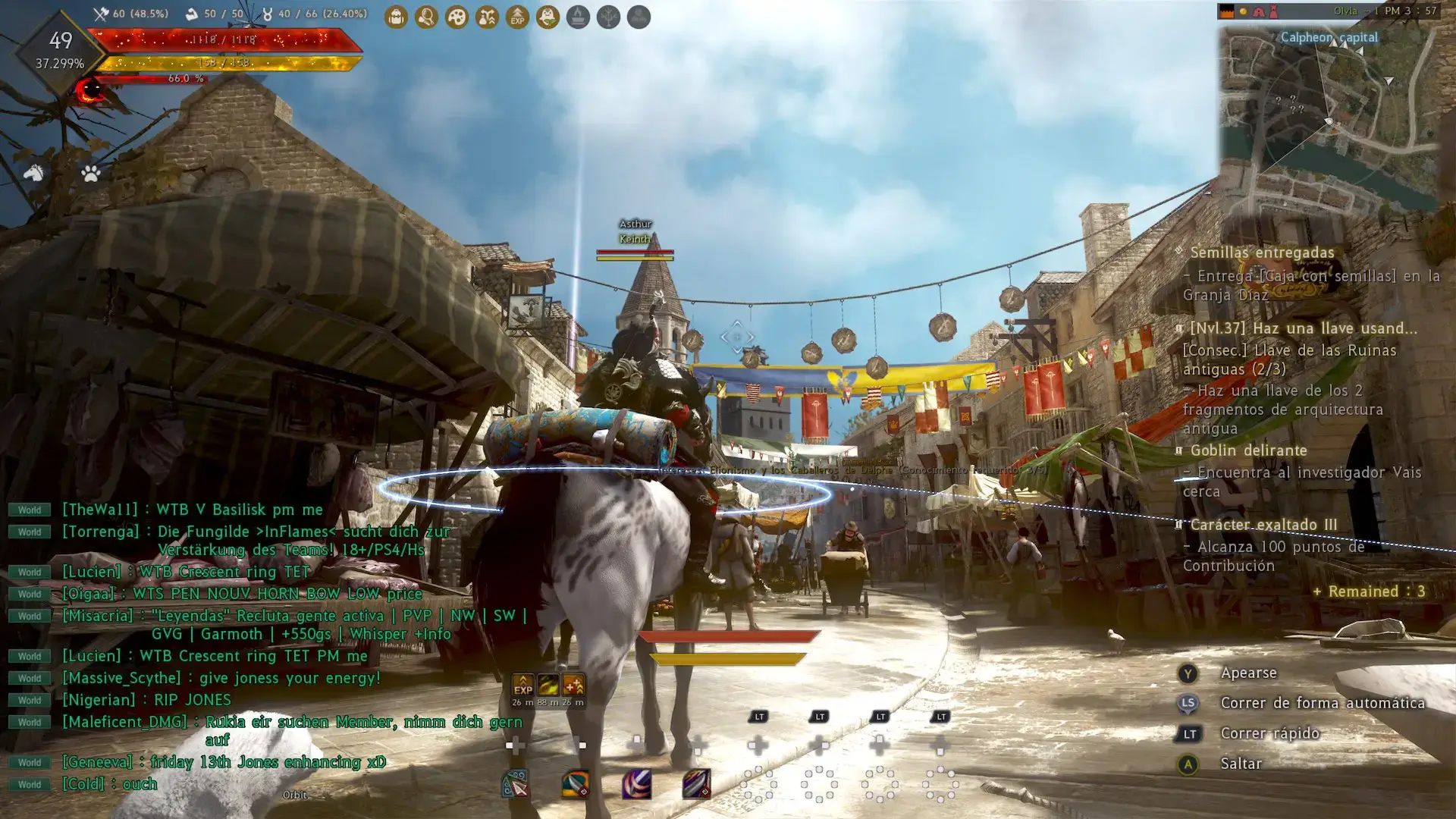Open the paint palette icon
Screen dimensions: 1456x819
457,17
